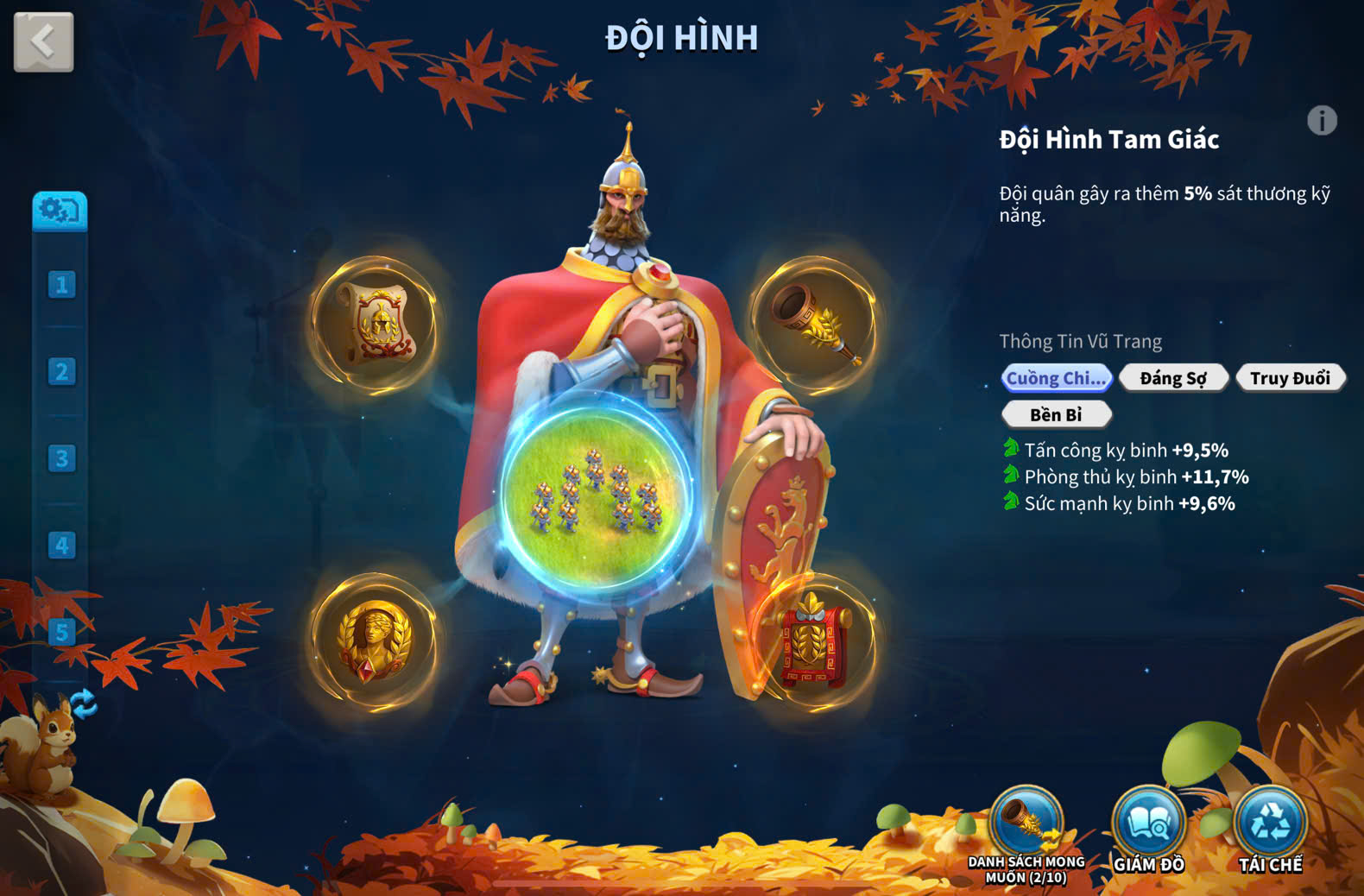The width and height of the screenshot is (1364, 896).
Task: Choose preset slot 4
Action: click(x=61, y=546)
